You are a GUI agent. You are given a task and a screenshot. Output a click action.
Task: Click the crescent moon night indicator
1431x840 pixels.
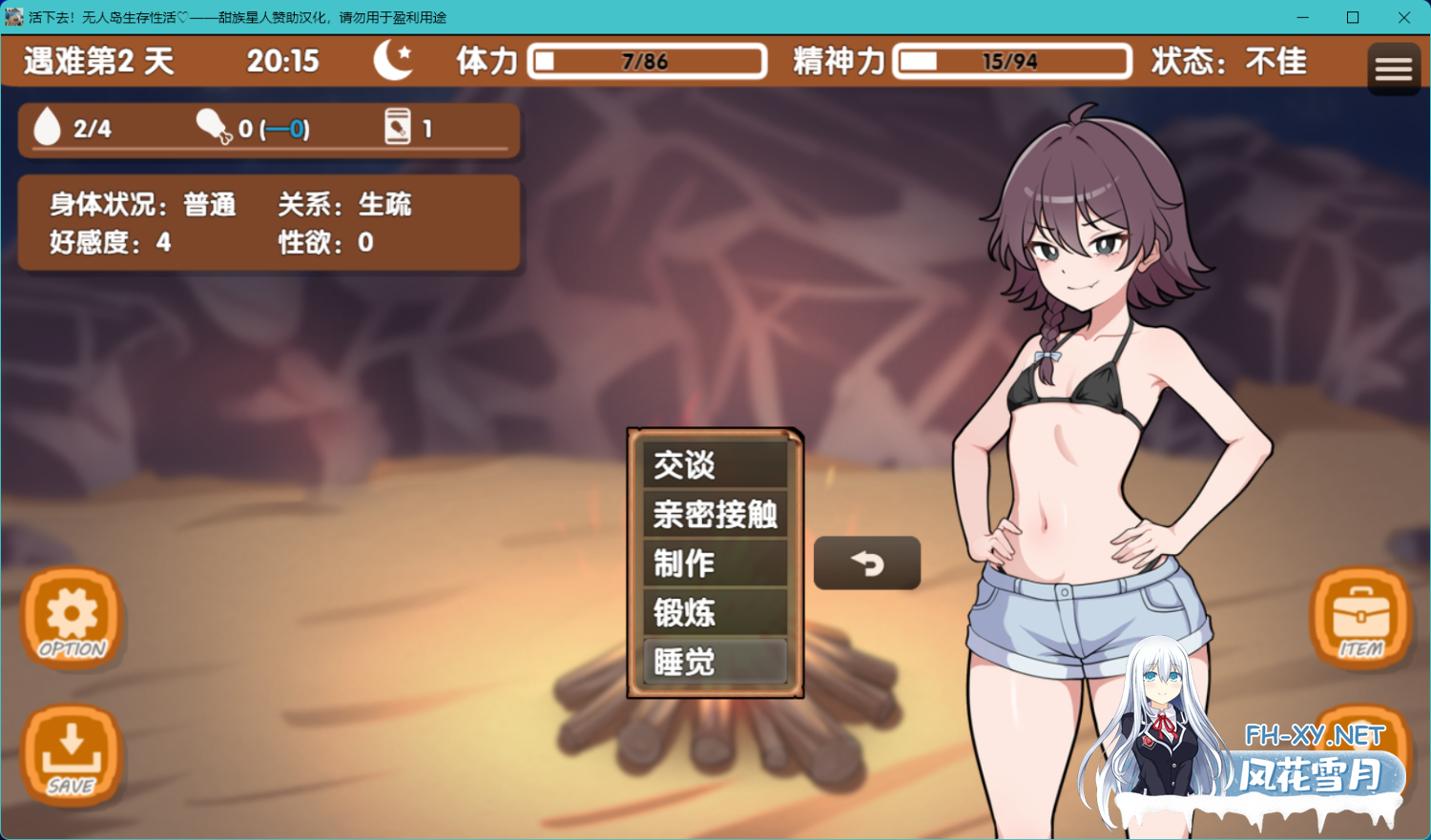[392, 60]
